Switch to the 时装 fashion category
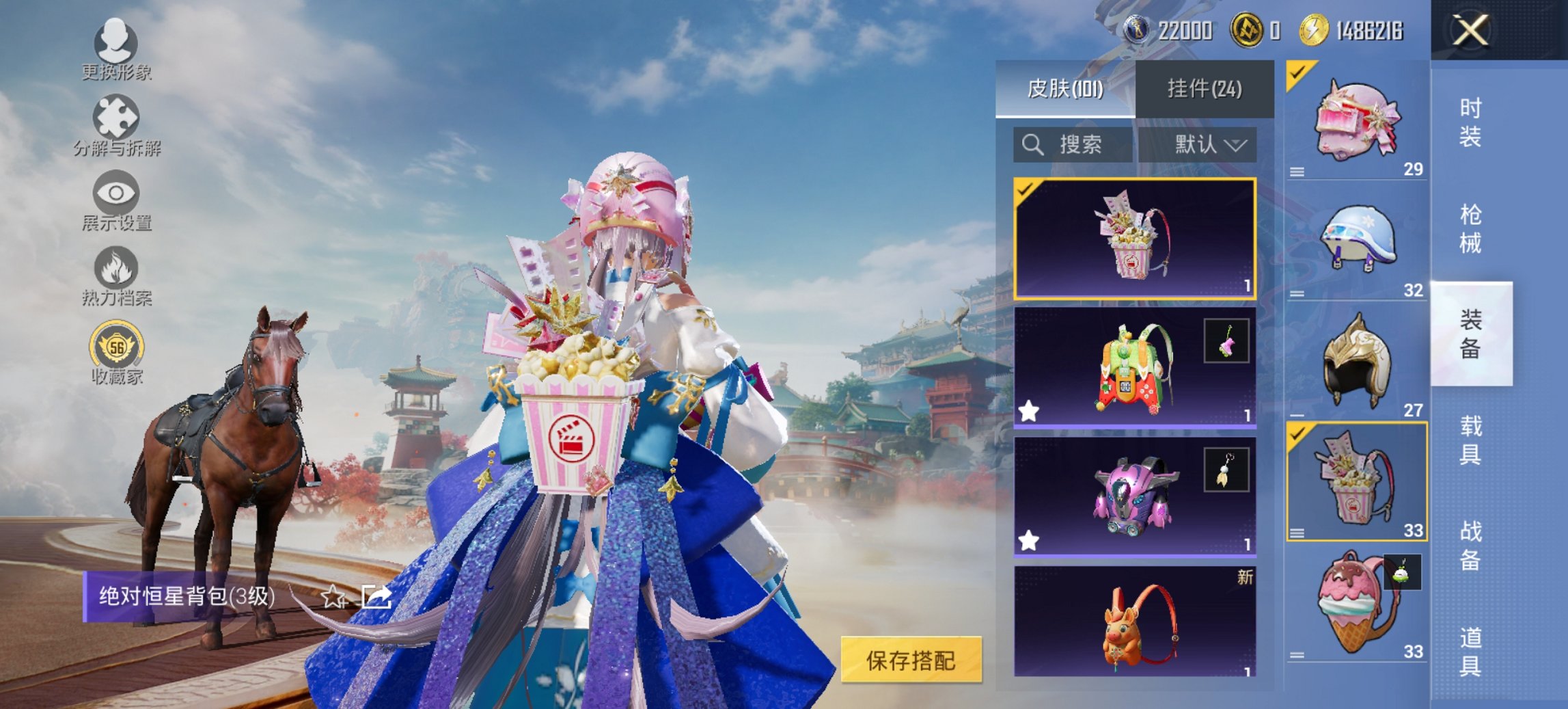Image resolution: width=1568 pixels, height=709 pixels. coord(1470,122)
